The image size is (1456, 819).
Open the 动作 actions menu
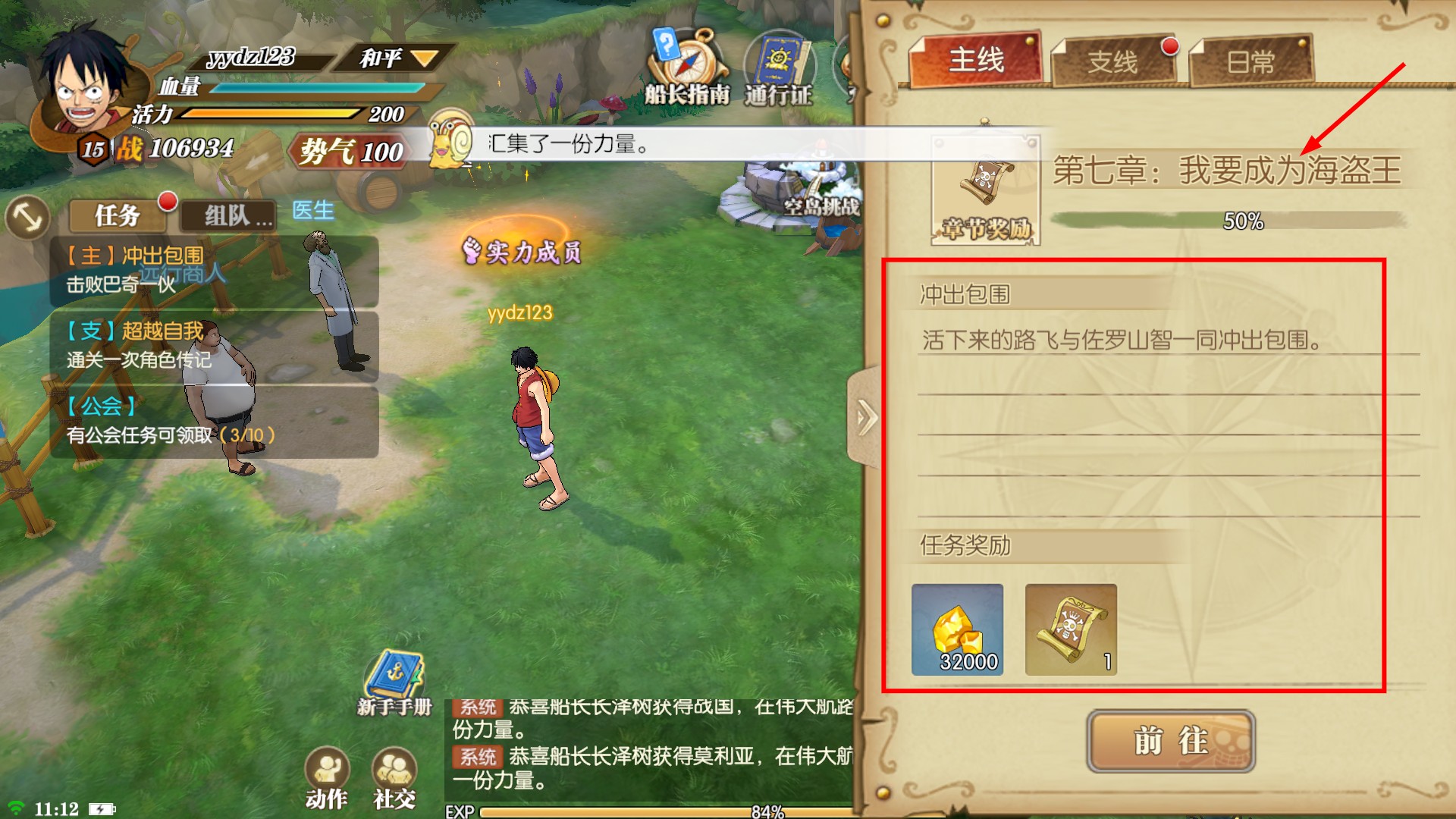point(327,777)
